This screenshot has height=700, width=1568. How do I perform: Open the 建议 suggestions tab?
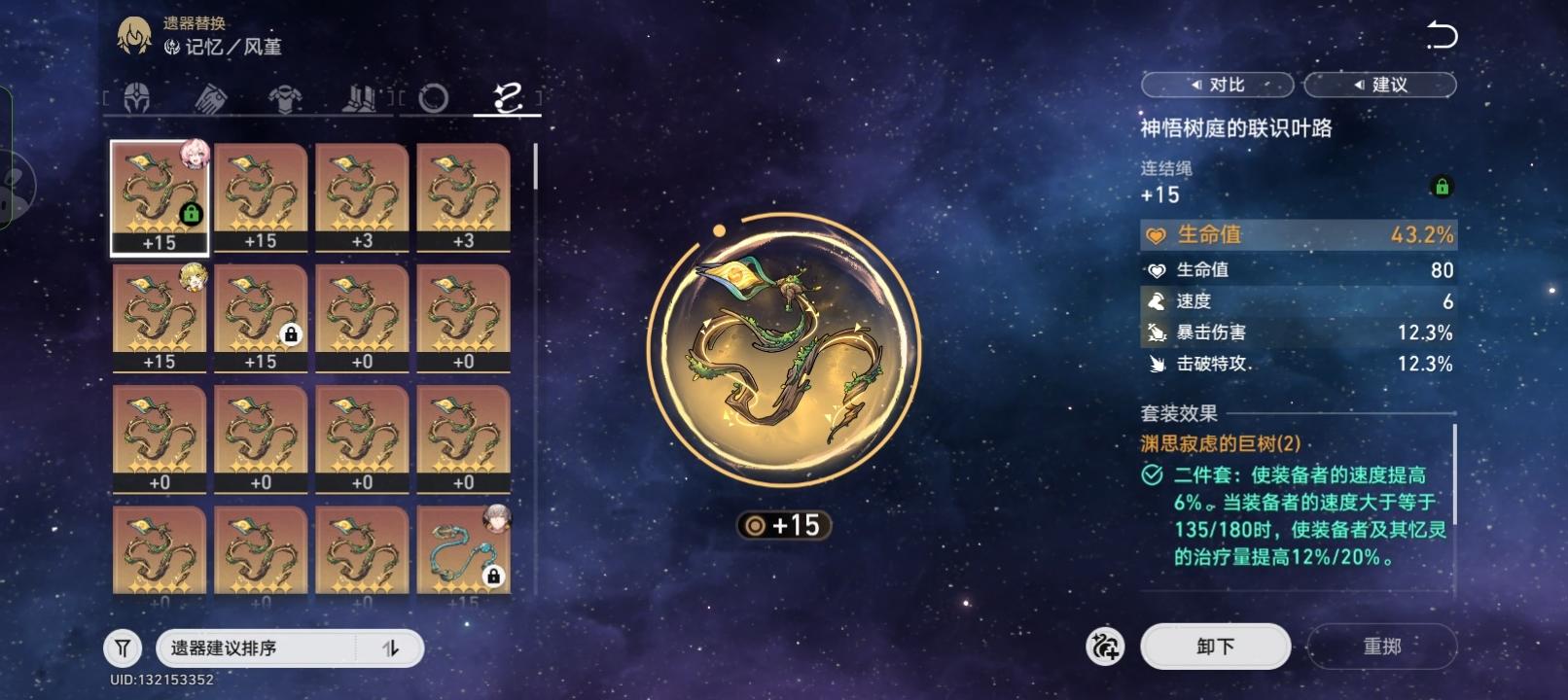click(x=1380, y=85)
